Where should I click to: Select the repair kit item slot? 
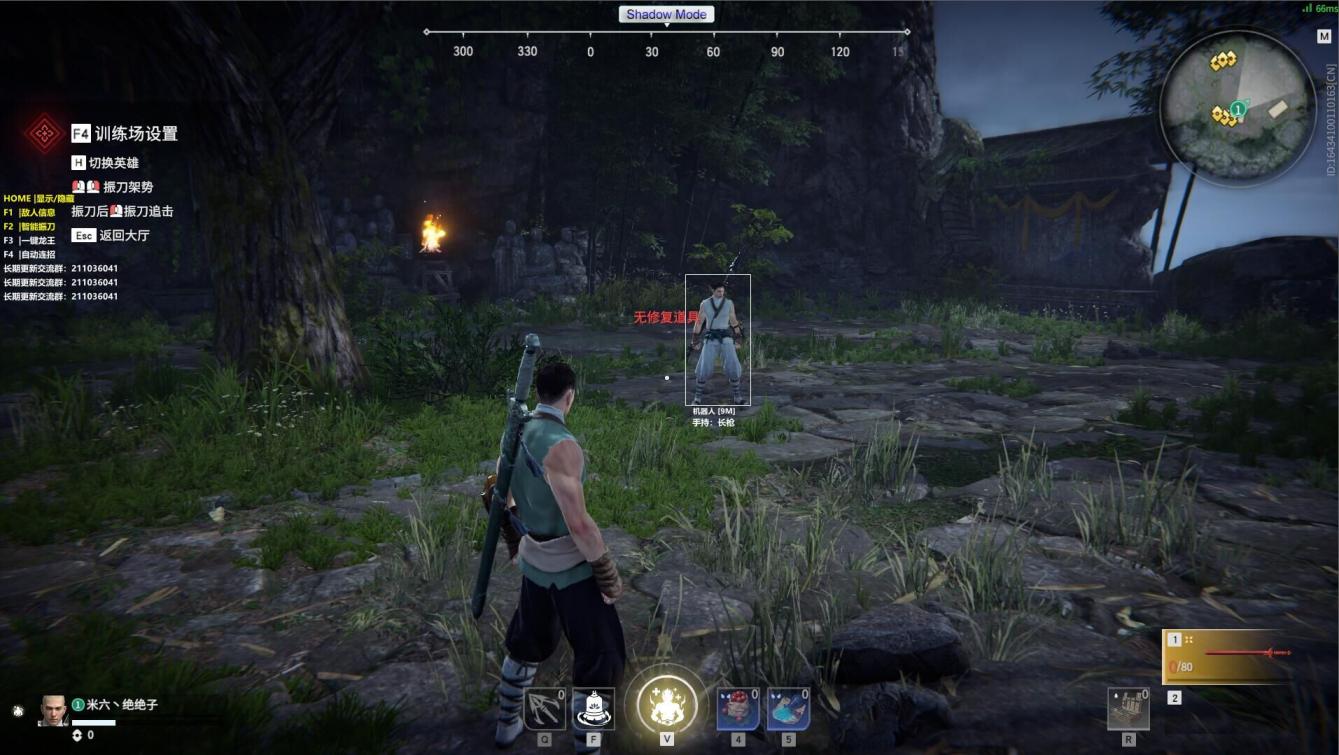click(1128, 709)
